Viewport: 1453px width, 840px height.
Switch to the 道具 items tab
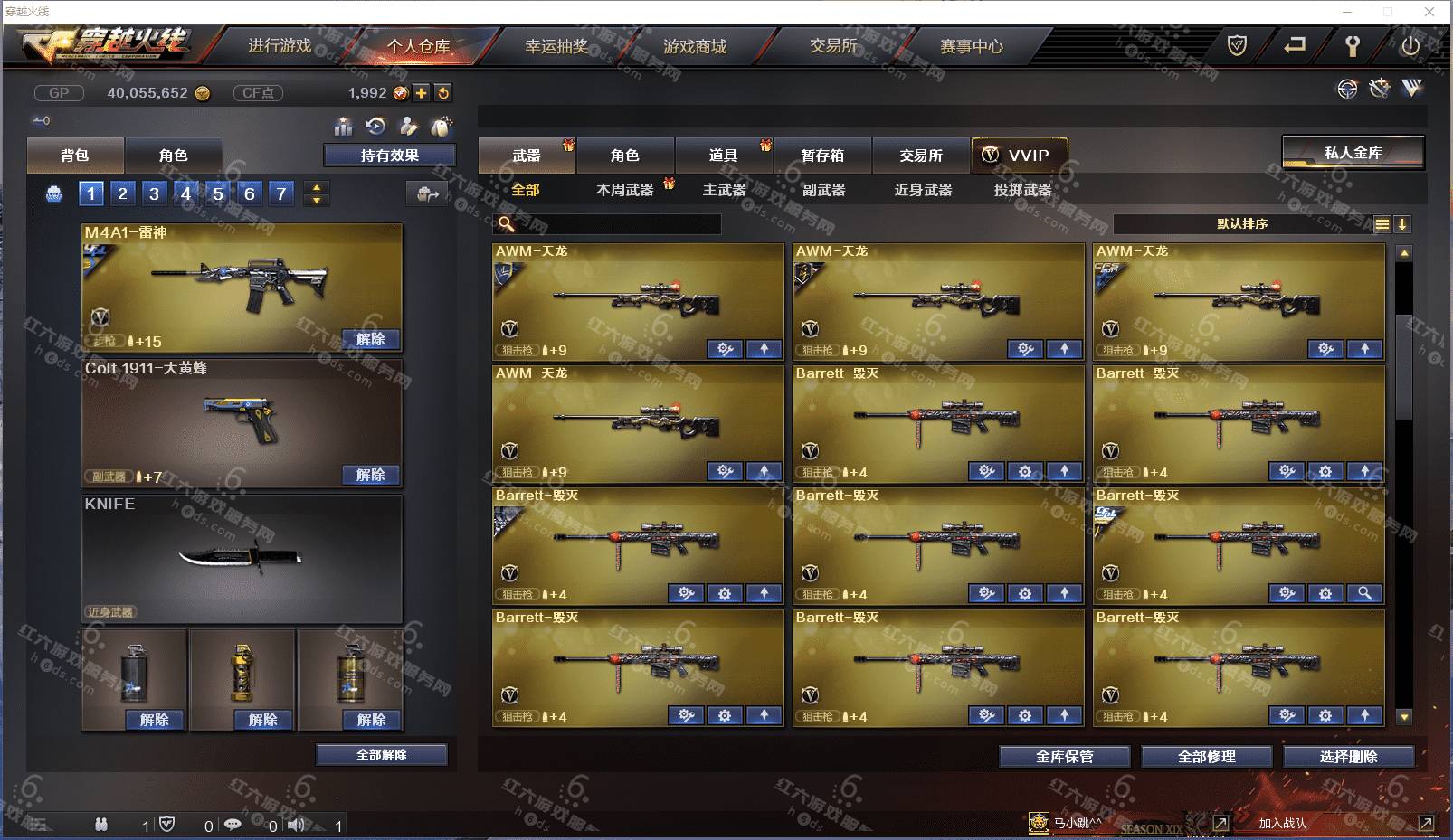(723, 156)
